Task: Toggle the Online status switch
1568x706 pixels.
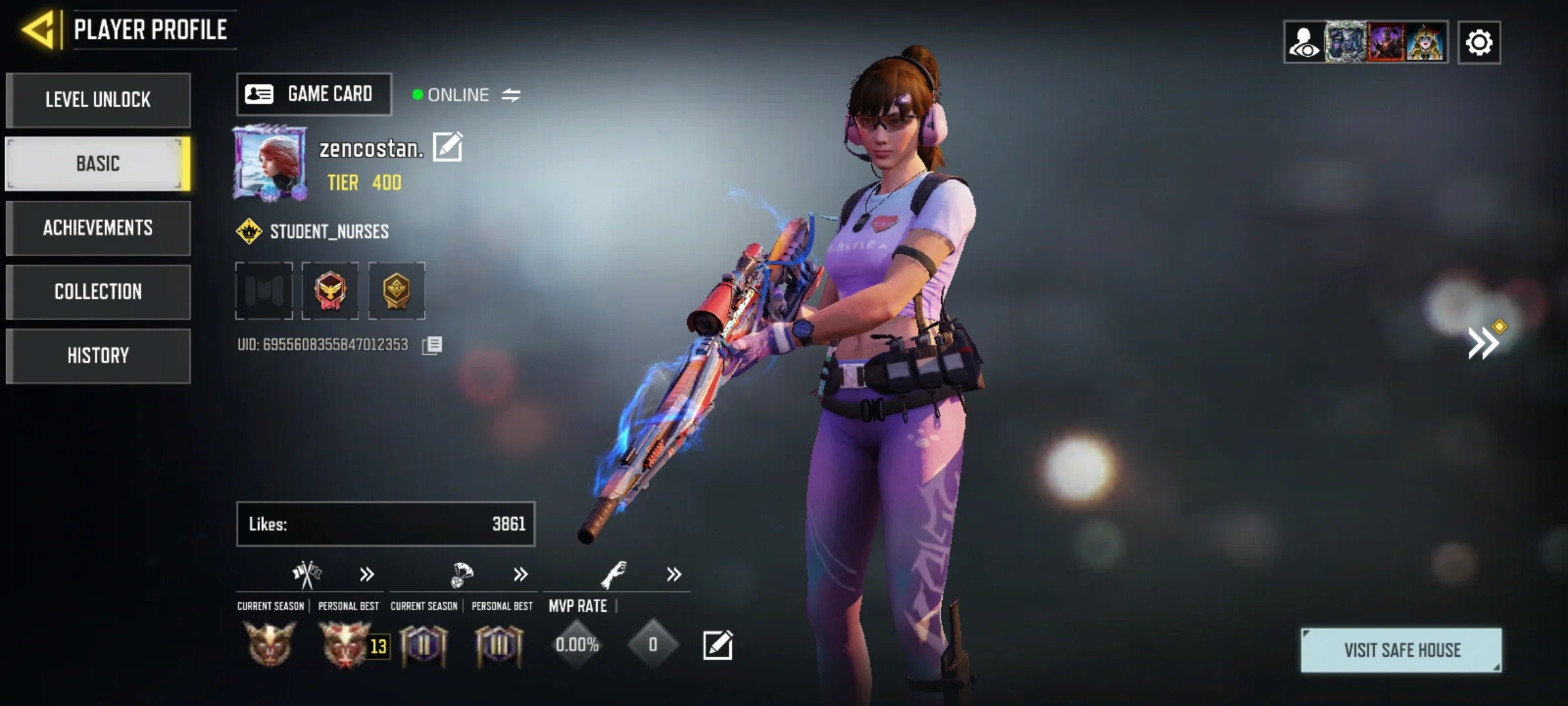Action: click(511, 95)
